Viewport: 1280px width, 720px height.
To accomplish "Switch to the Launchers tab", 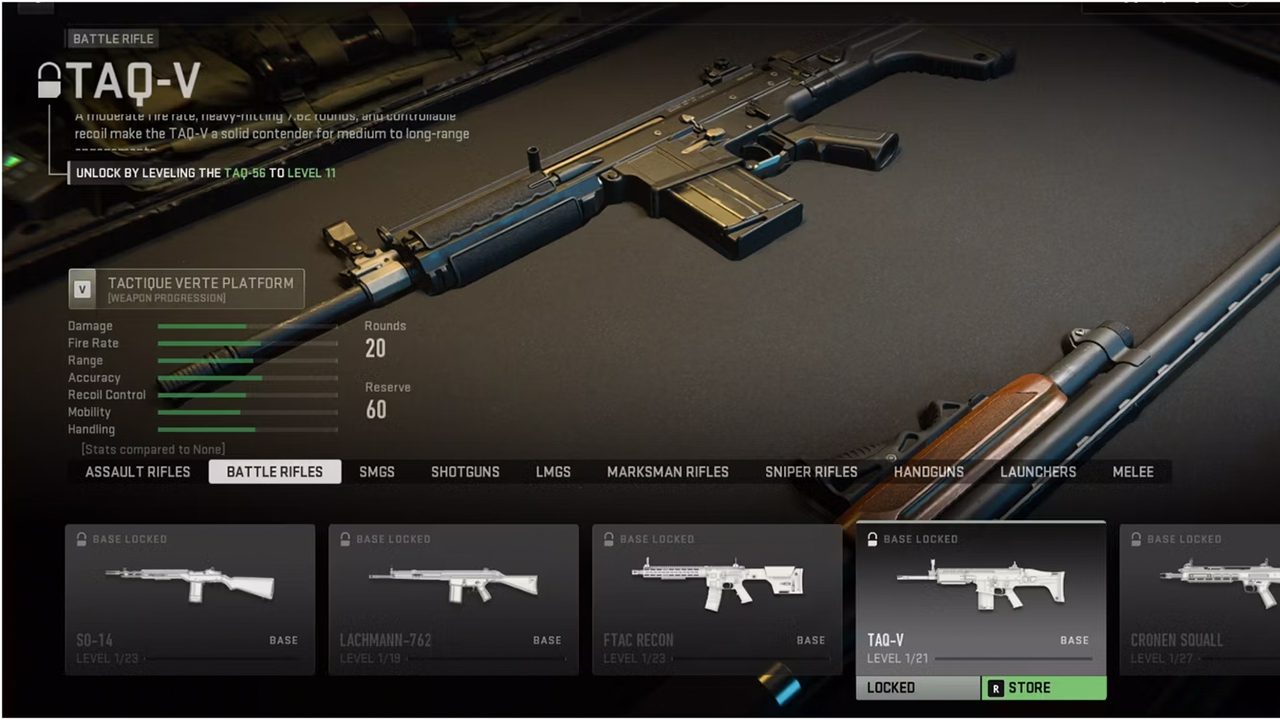I will 1038,472.
